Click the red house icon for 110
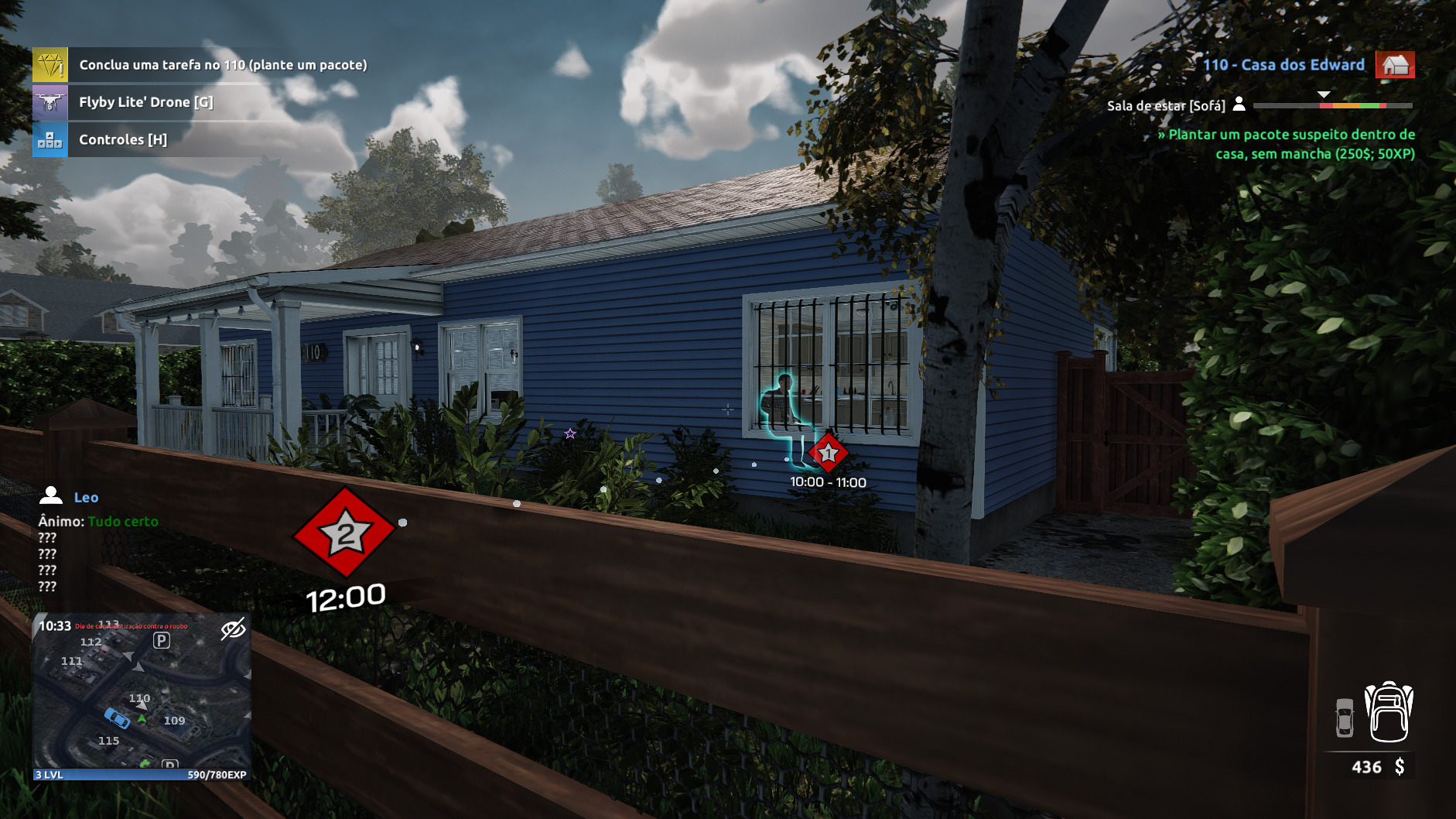This screenshot has width=1456, height=819. tap(1395, 65)
